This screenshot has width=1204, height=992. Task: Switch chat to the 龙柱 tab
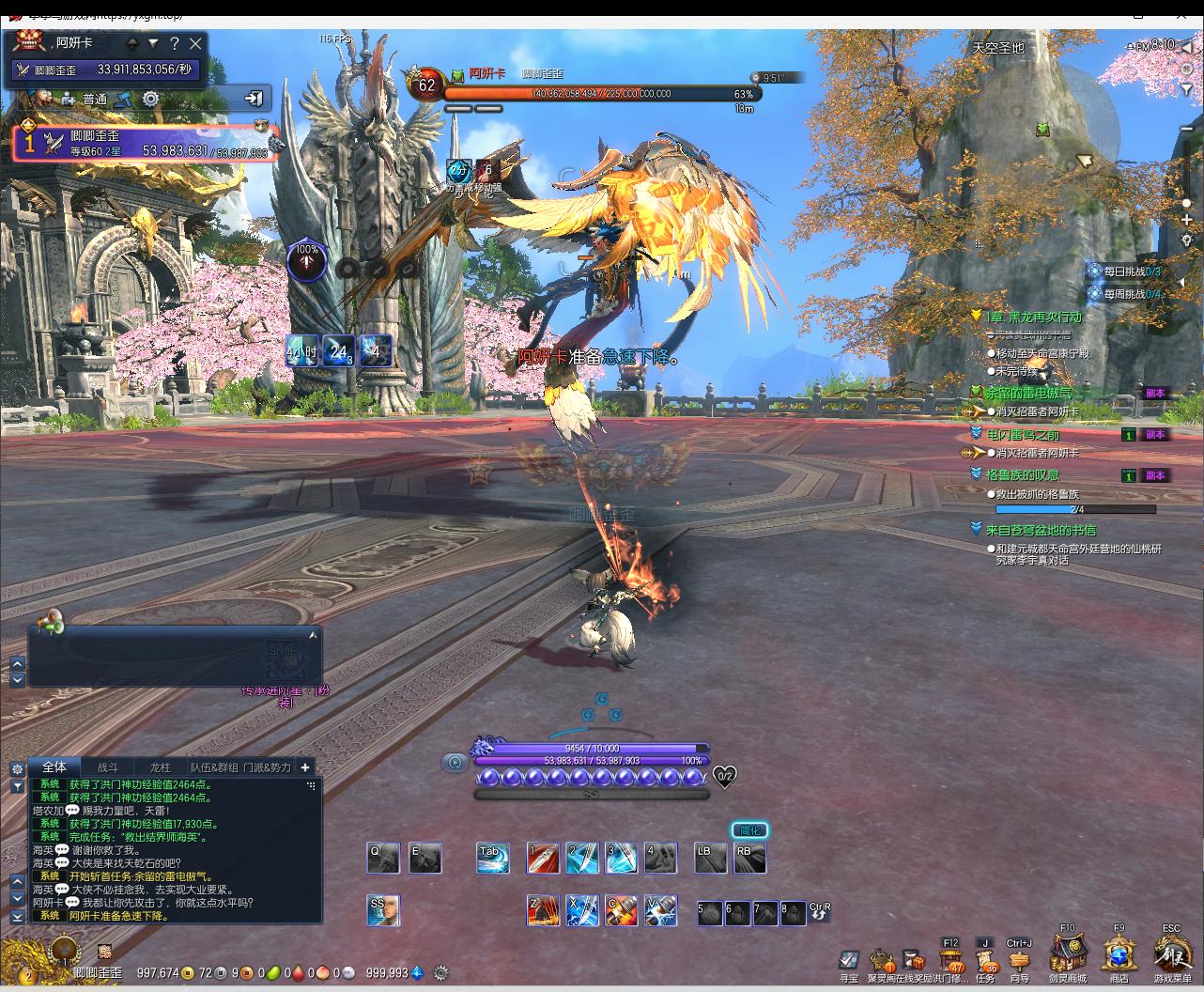[x=161, y=767]
